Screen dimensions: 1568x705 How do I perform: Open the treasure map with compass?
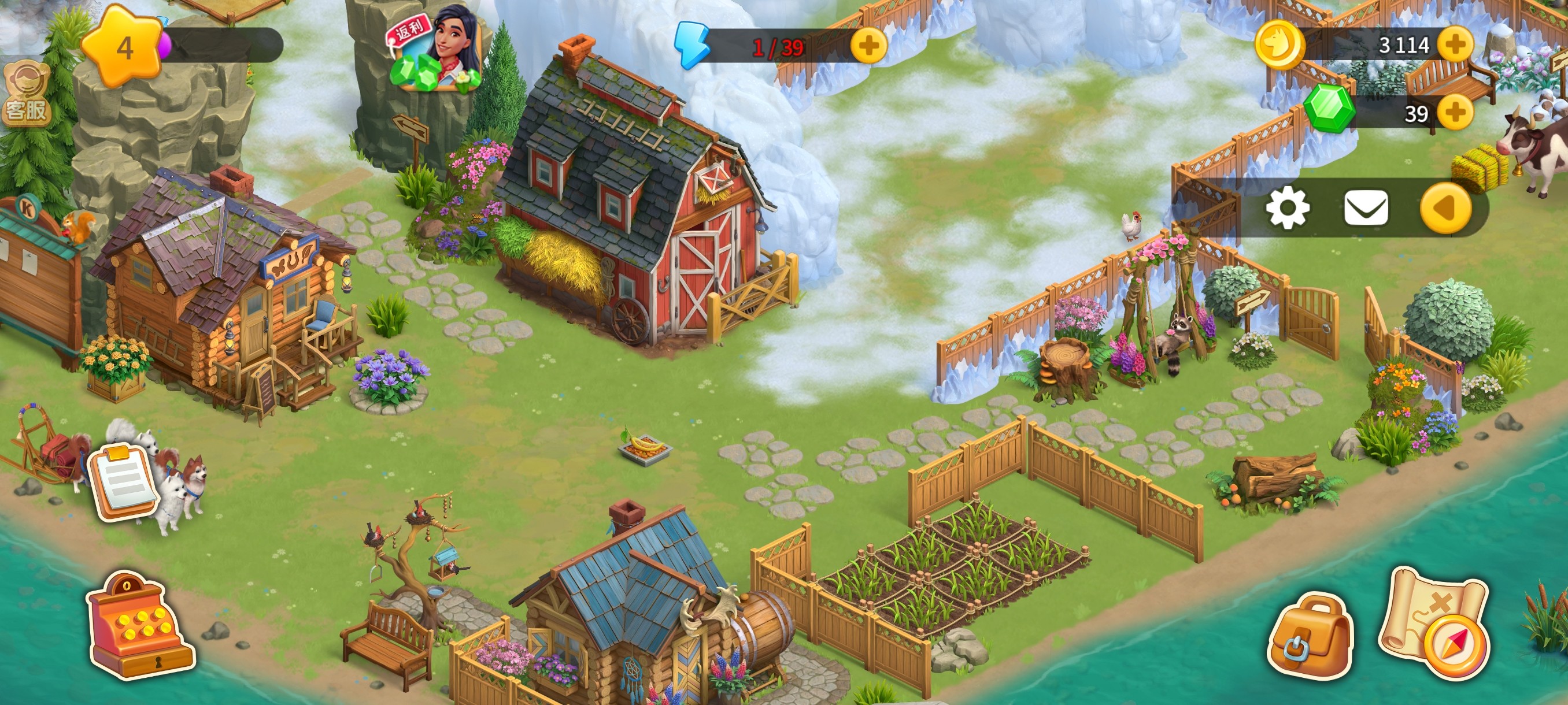1437,624
